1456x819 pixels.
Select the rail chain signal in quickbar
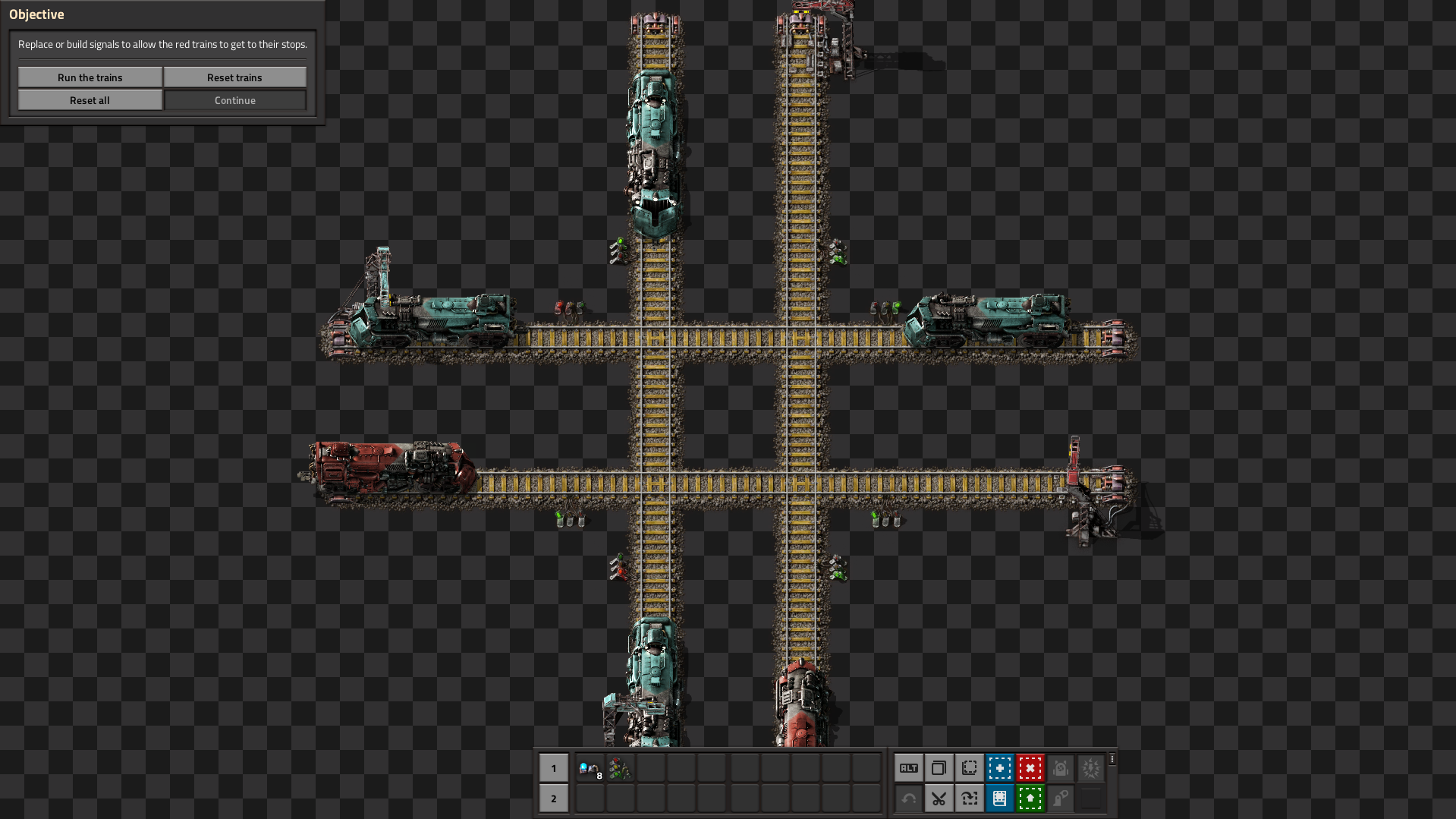590,767
